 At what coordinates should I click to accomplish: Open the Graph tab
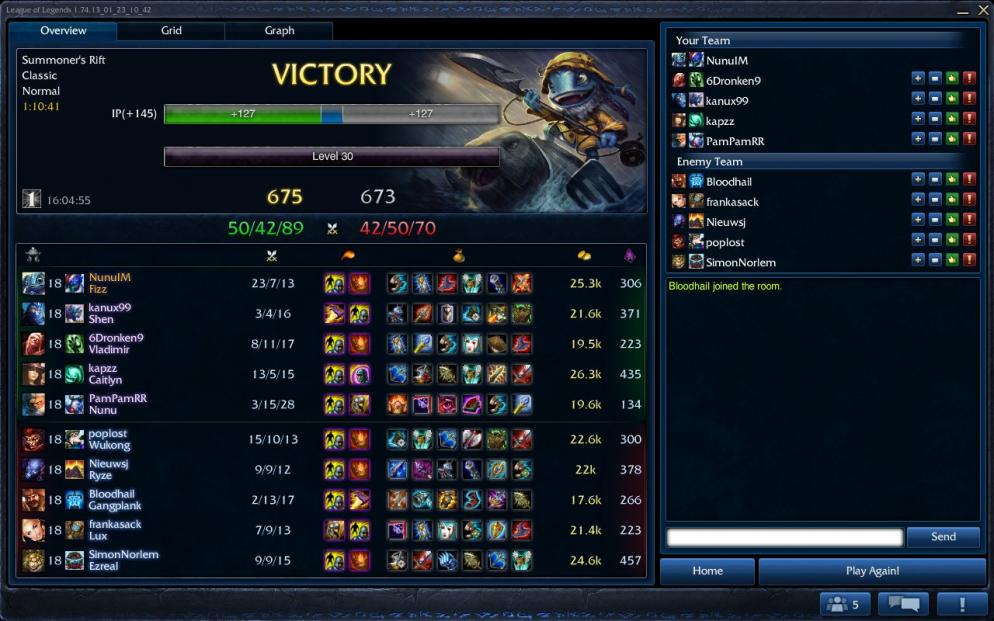point(279,31)
